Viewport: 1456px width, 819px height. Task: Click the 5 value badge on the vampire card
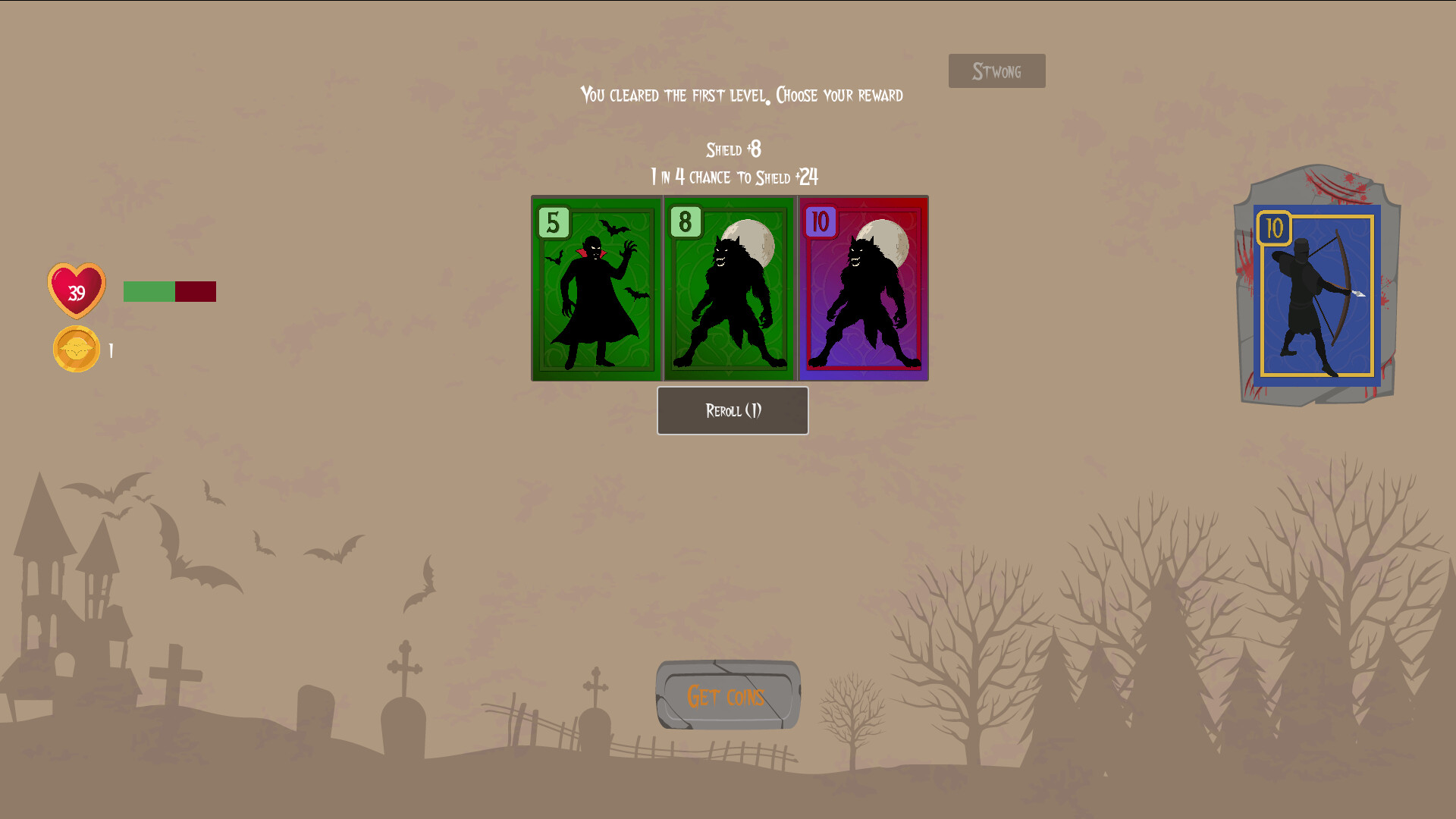[552, 223]
